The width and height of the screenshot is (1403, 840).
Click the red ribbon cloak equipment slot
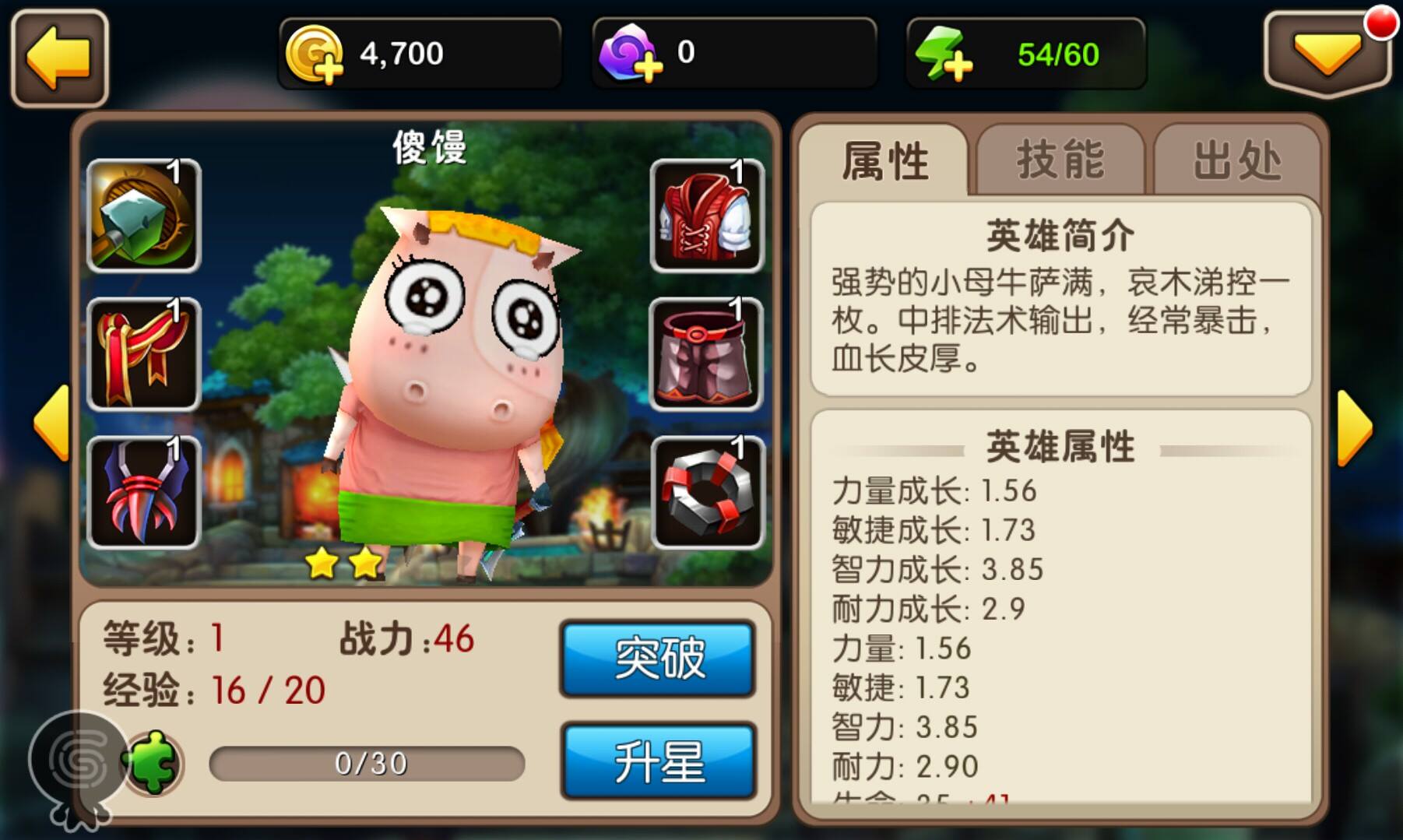142,354
